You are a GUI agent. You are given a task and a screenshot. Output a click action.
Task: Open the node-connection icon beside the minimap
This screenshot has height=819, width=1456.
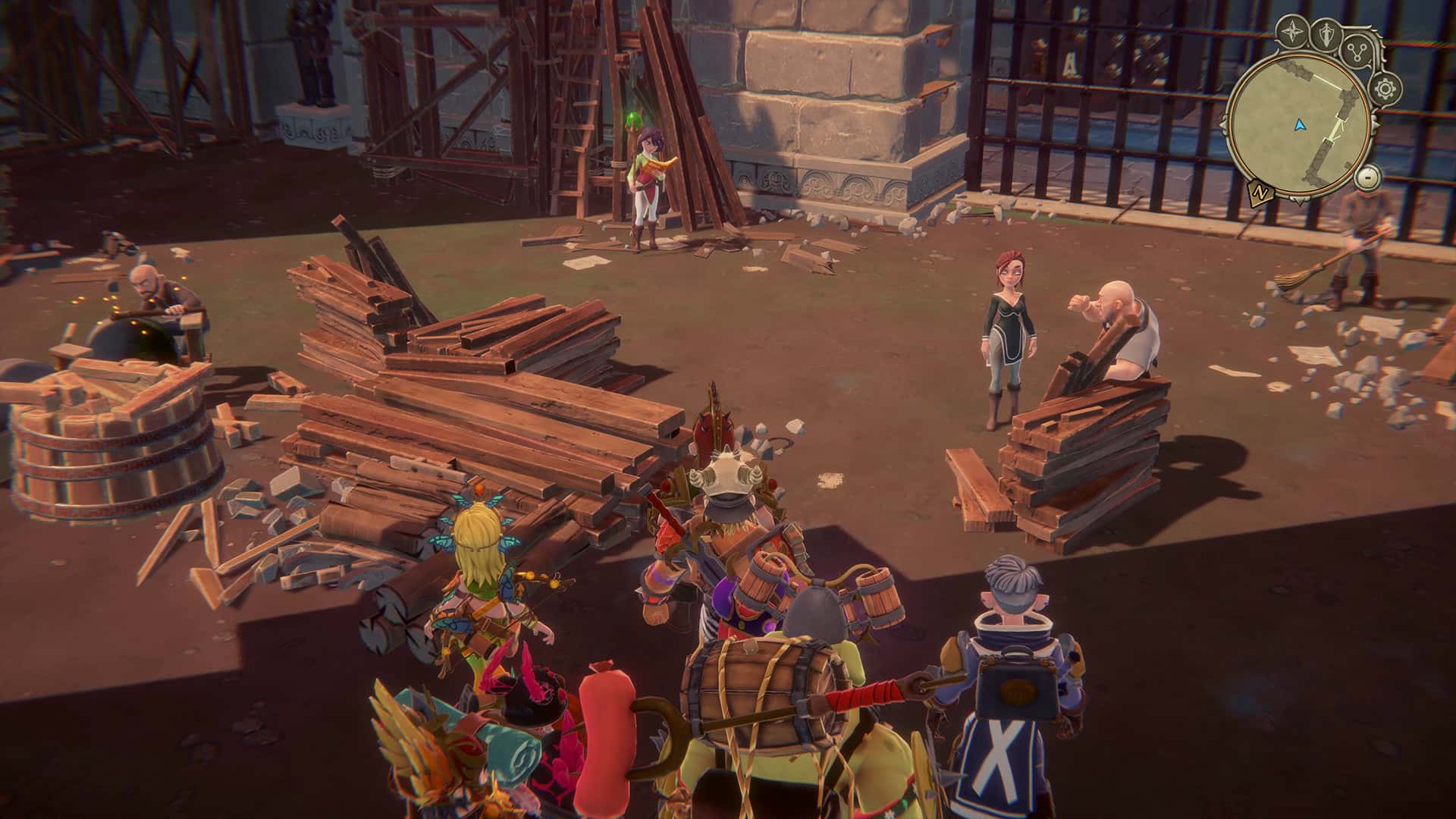[1357, 52]
